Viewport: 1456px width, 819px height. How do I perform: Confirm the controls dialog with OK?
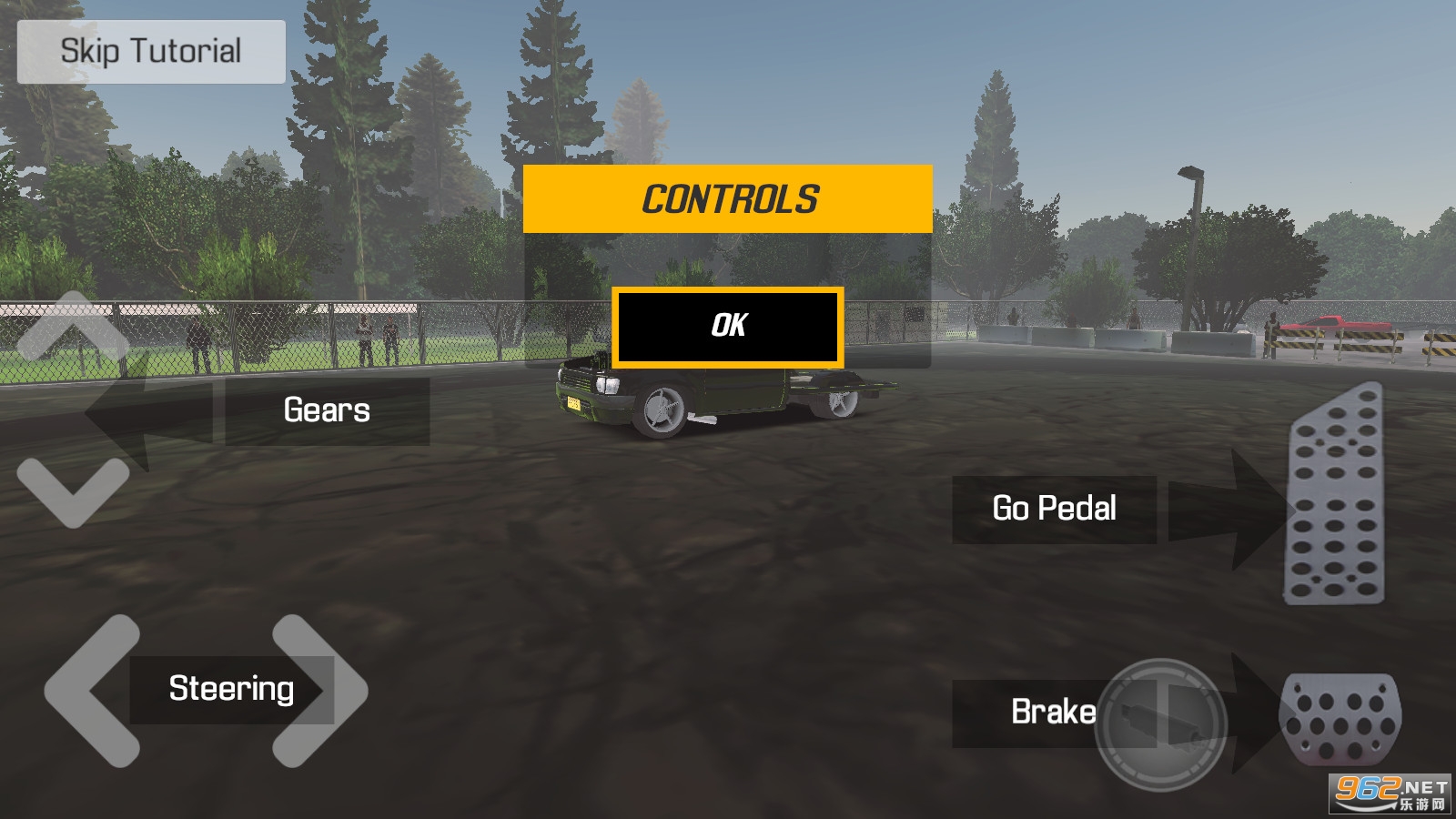tap(728, 327)
